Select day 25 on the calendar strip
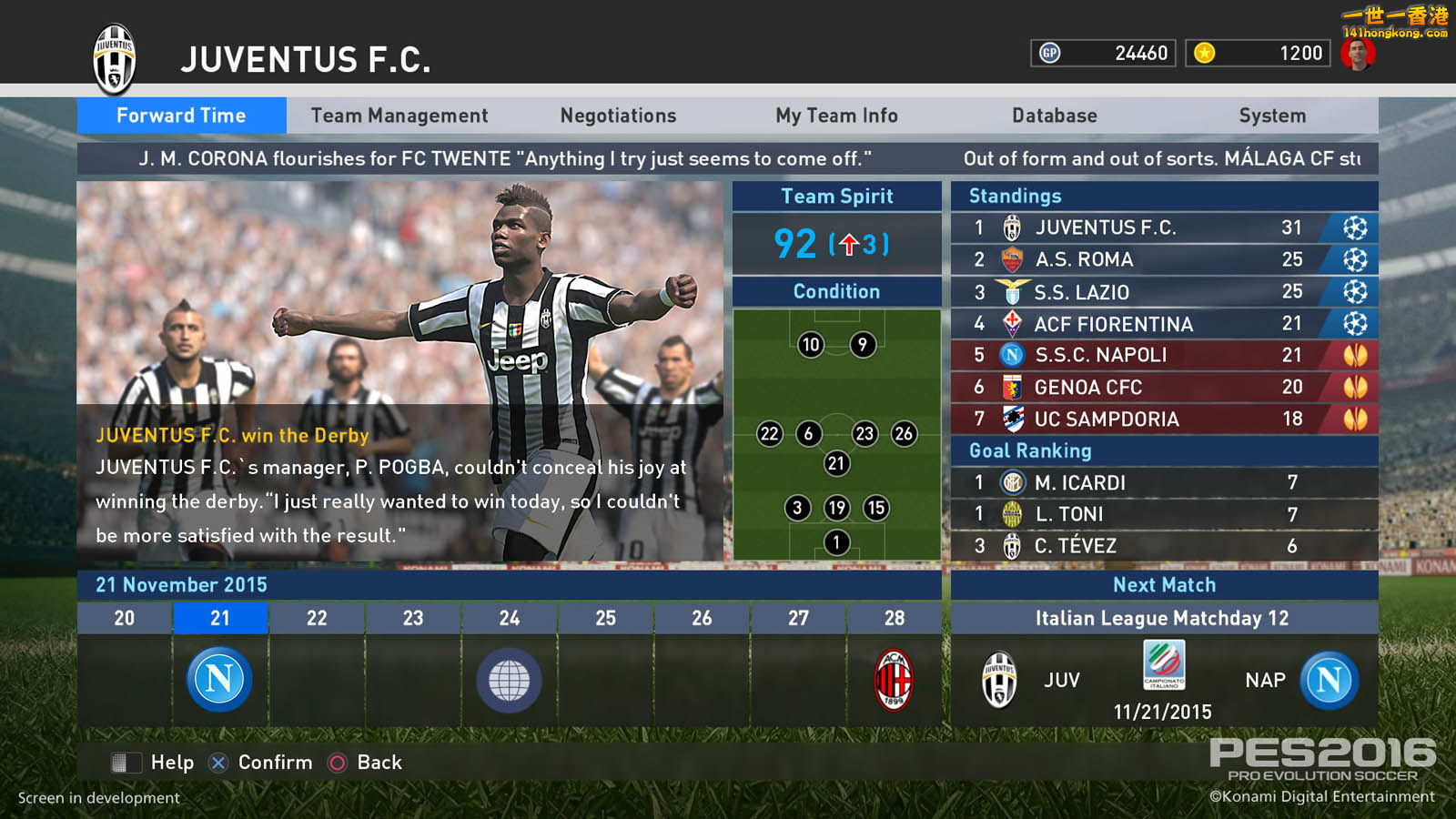 pyautogui.click(x=605, y=618)
